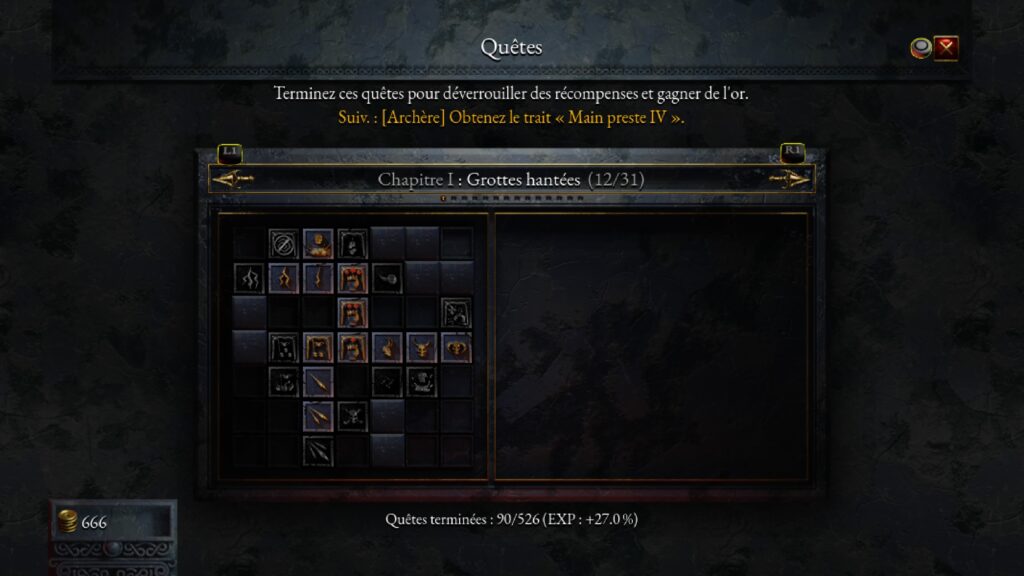Select the gold pile quest tile
Viewport: 1024px width, 576px height.
tap(318, 243)
